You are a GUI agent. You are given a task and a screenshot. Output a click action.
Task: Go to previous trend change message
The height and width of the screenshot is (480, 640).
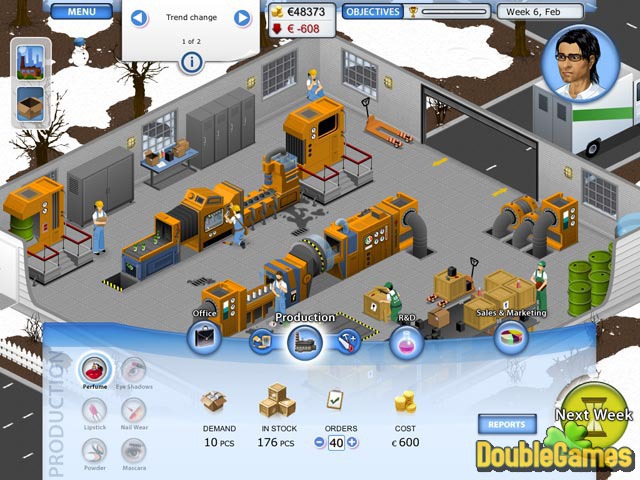click(139, 18)
